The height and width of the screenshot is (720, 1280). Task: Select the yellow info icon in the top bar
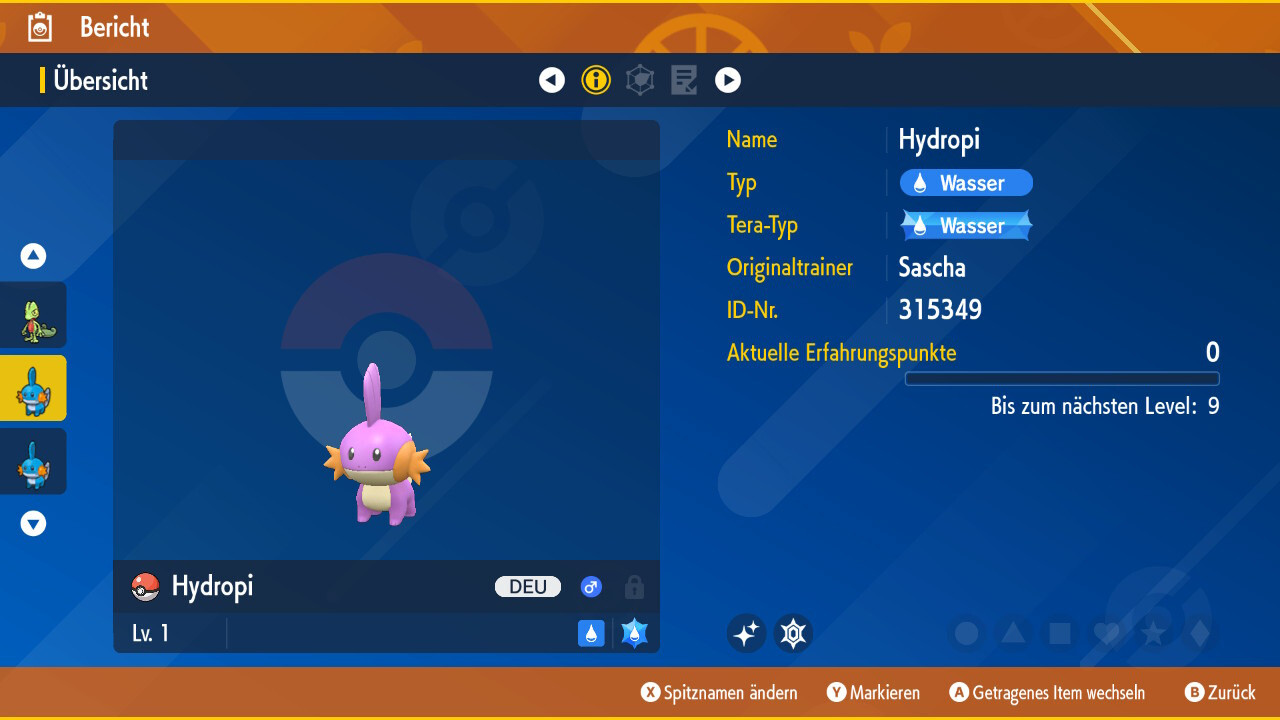[x=596, y=80]
